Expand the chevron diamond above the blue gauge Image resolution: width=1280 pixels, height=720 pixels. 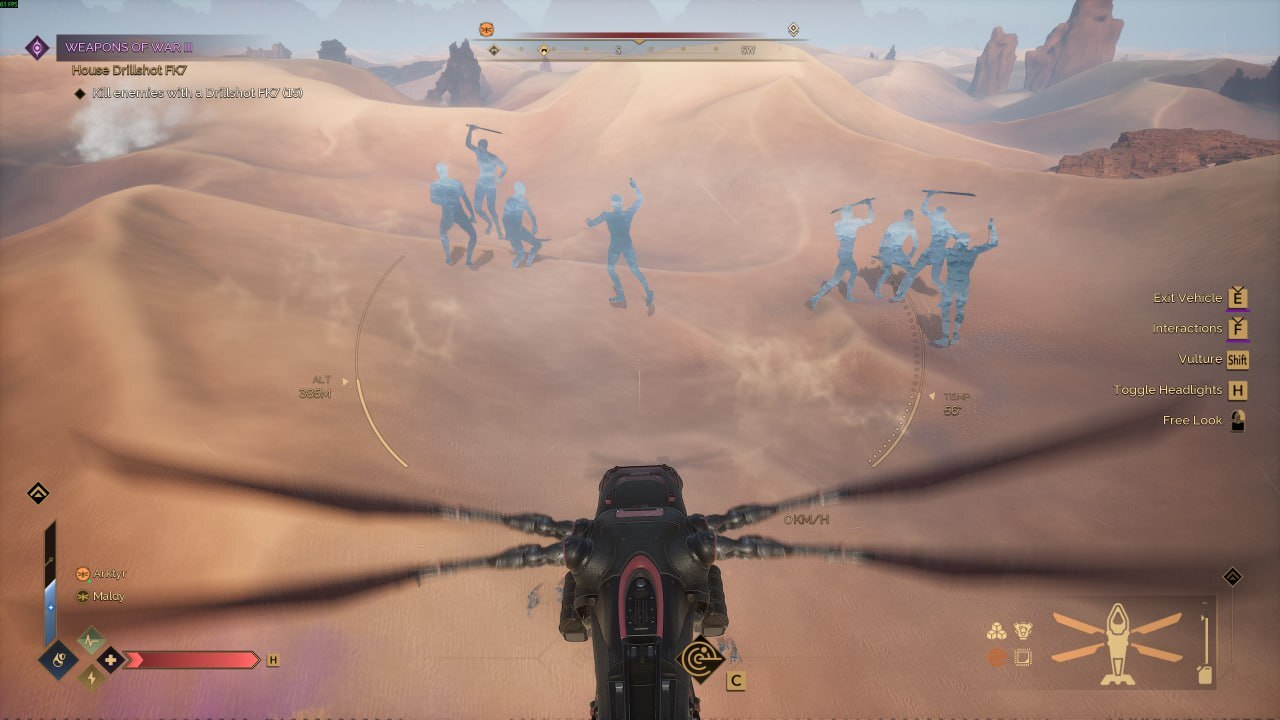[38, 493]
